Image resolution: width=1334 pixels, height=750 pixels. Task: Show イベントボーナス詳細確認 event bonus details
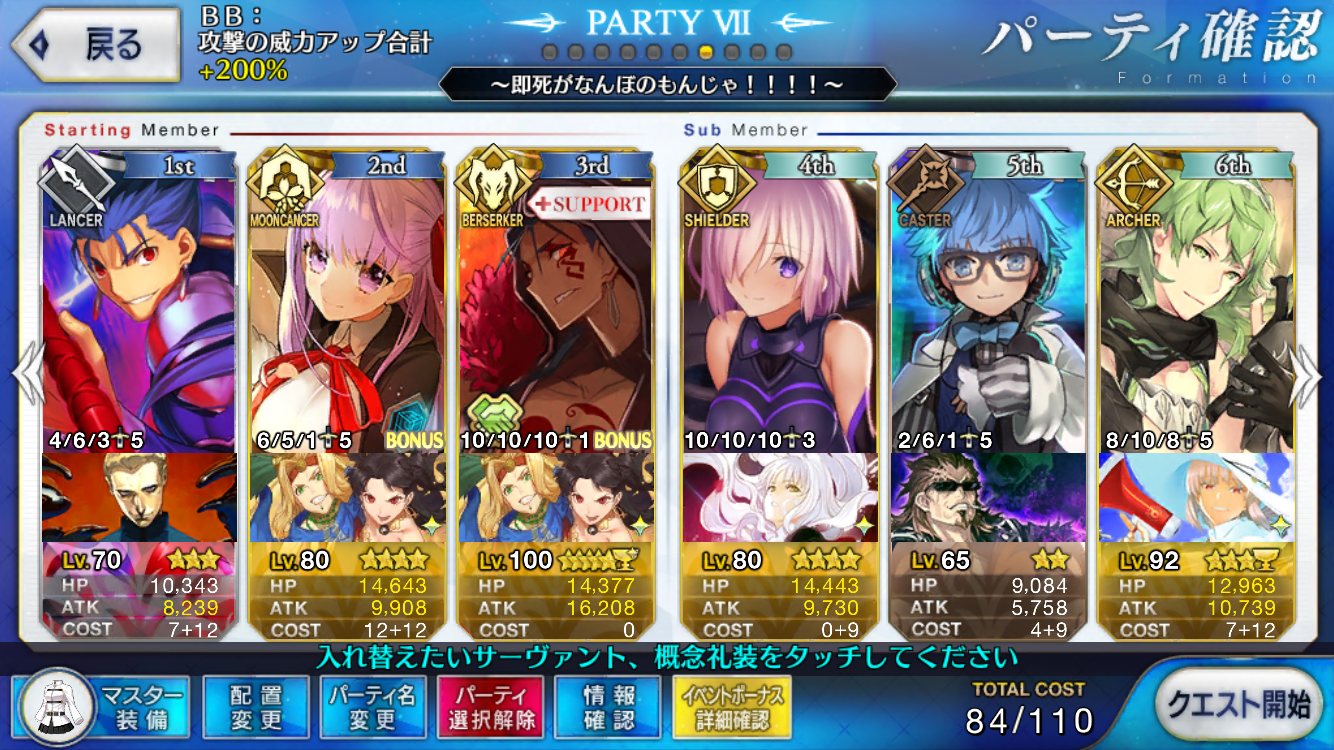tap(732, 706)
